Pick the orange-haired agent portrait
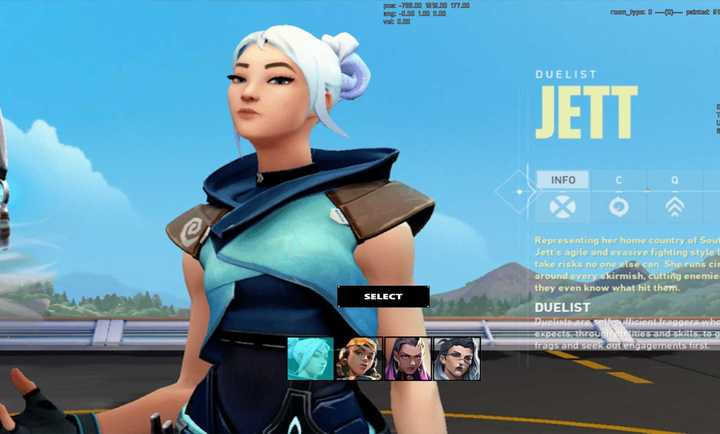The image size is (720, 434). pyautogui.click(x=359, y=358)
